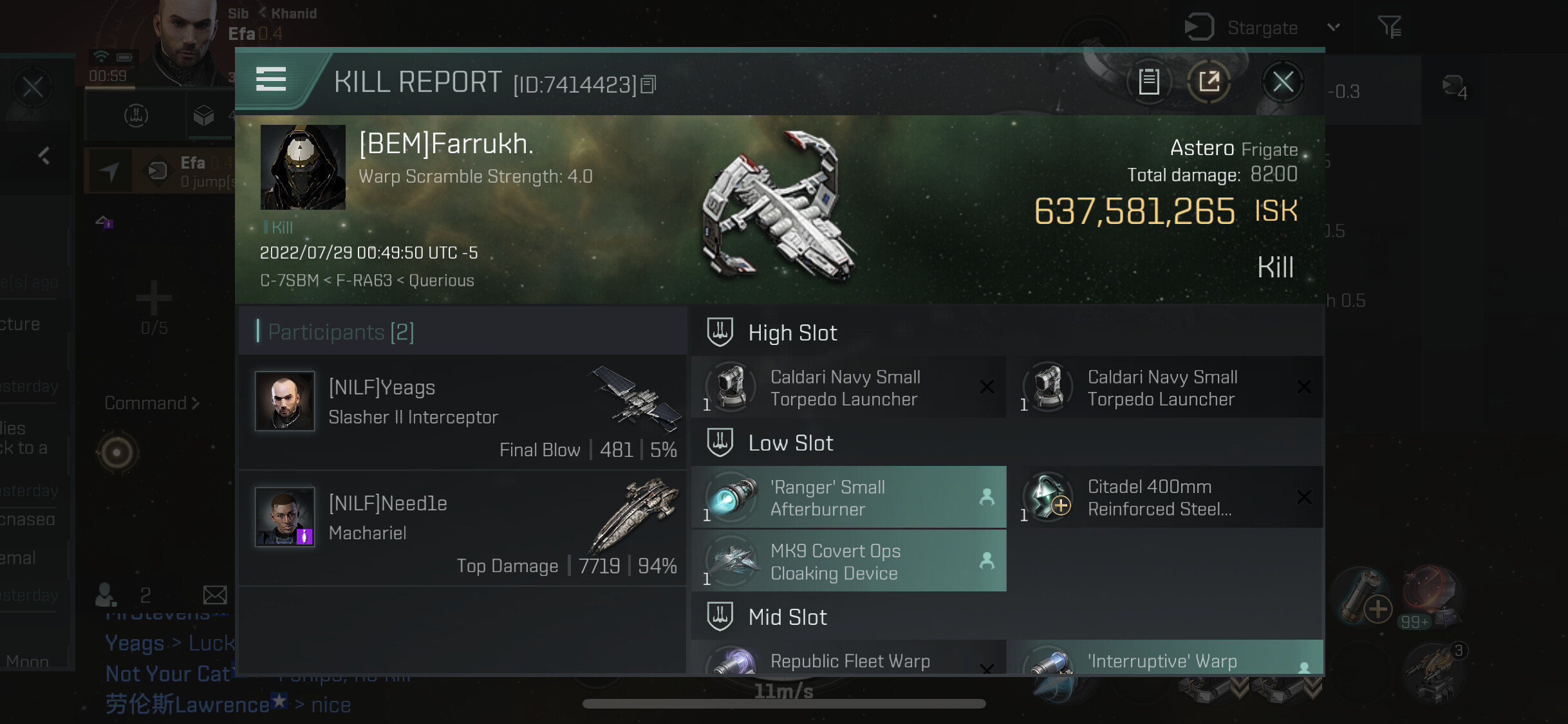Screen dimensions: 1568x724
Task: Open the Stargate overview dropdown
Action: (x=1334, y=28)
